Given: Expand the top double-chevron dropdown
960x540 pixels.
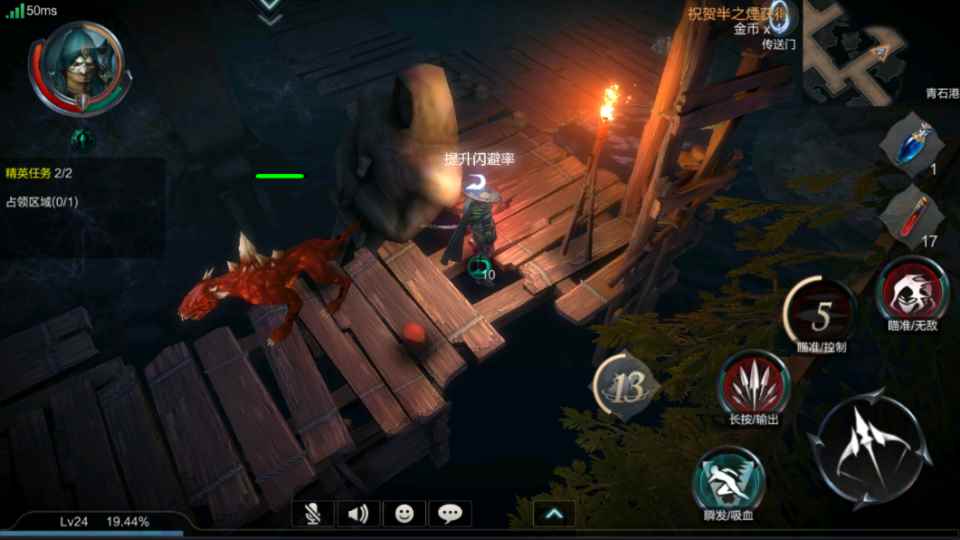Looking at the screenshot, I should click(x=270, y=12).
